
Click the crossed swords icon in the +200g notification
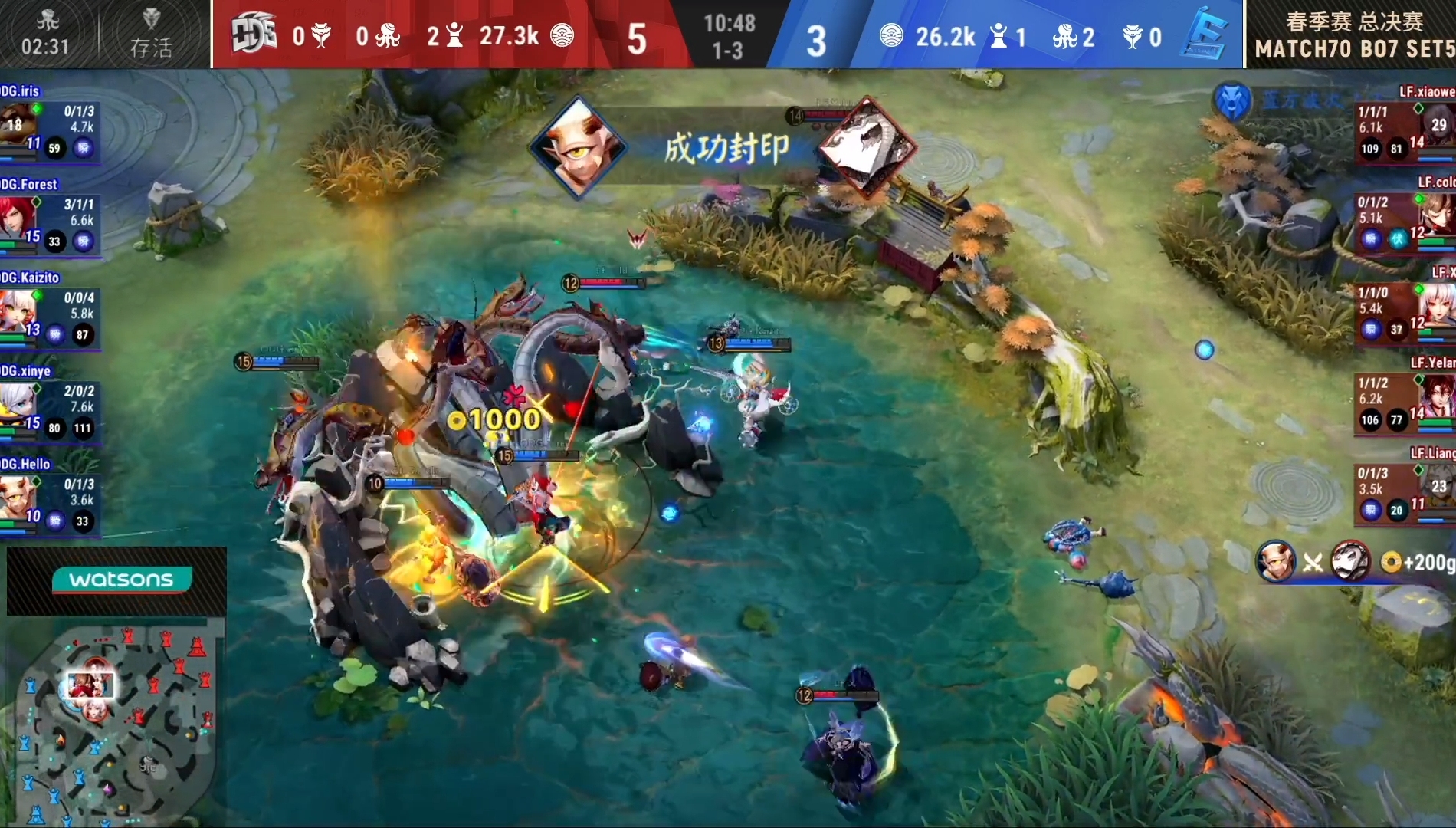[1312, 562]
